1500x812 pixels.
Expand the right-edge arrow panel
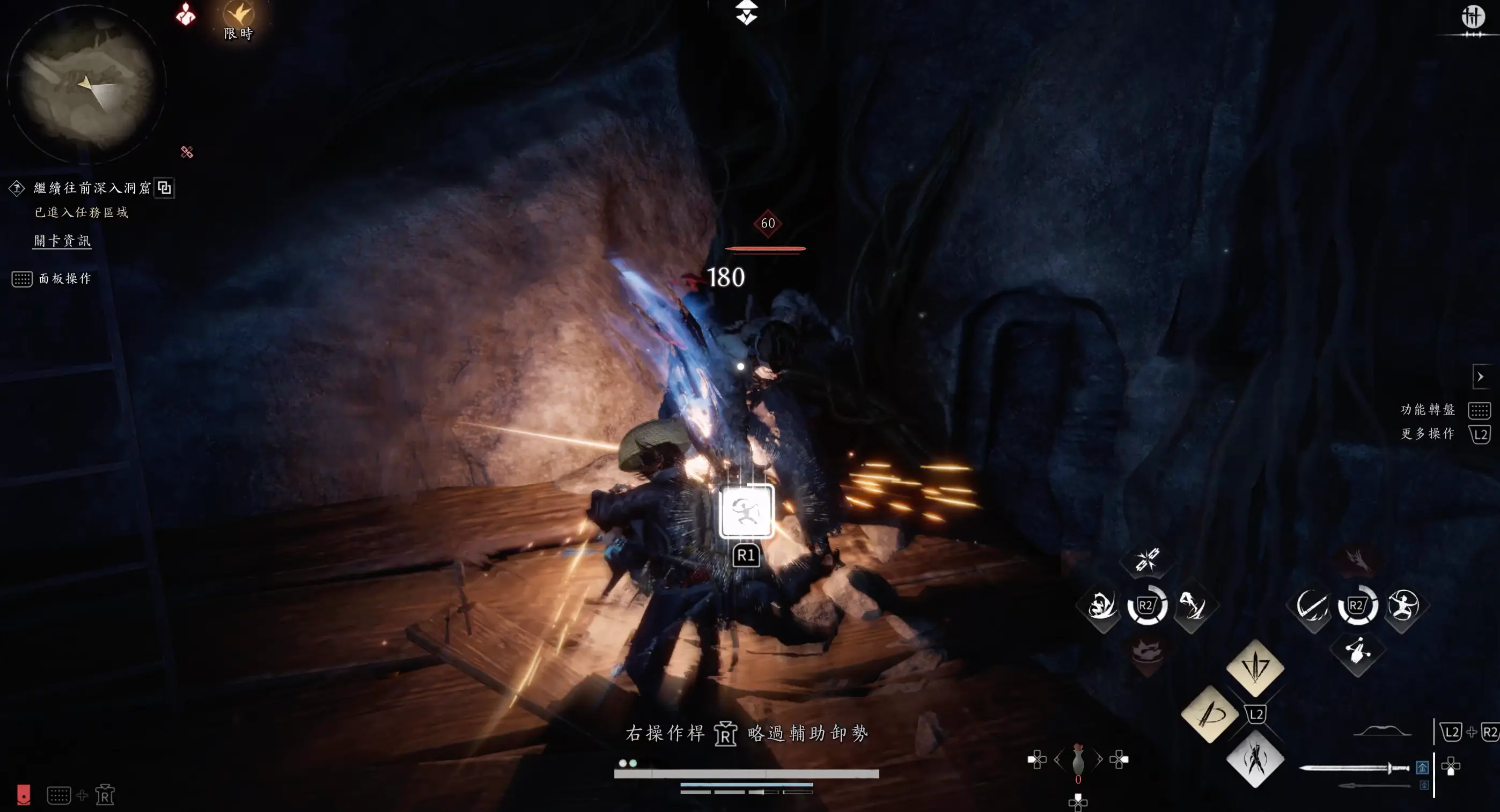pos(1480,377)
